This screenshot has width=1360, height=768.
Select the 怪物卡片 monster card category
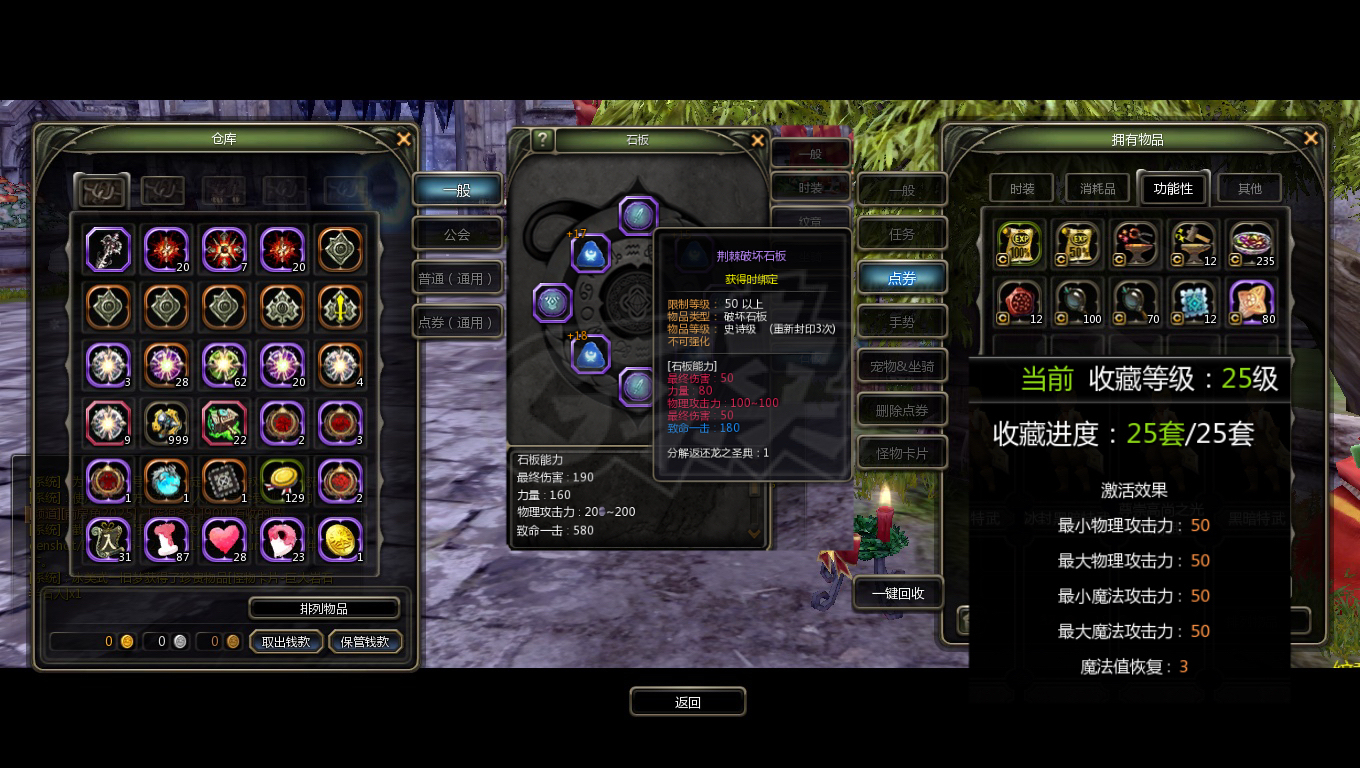coord(902,454)
